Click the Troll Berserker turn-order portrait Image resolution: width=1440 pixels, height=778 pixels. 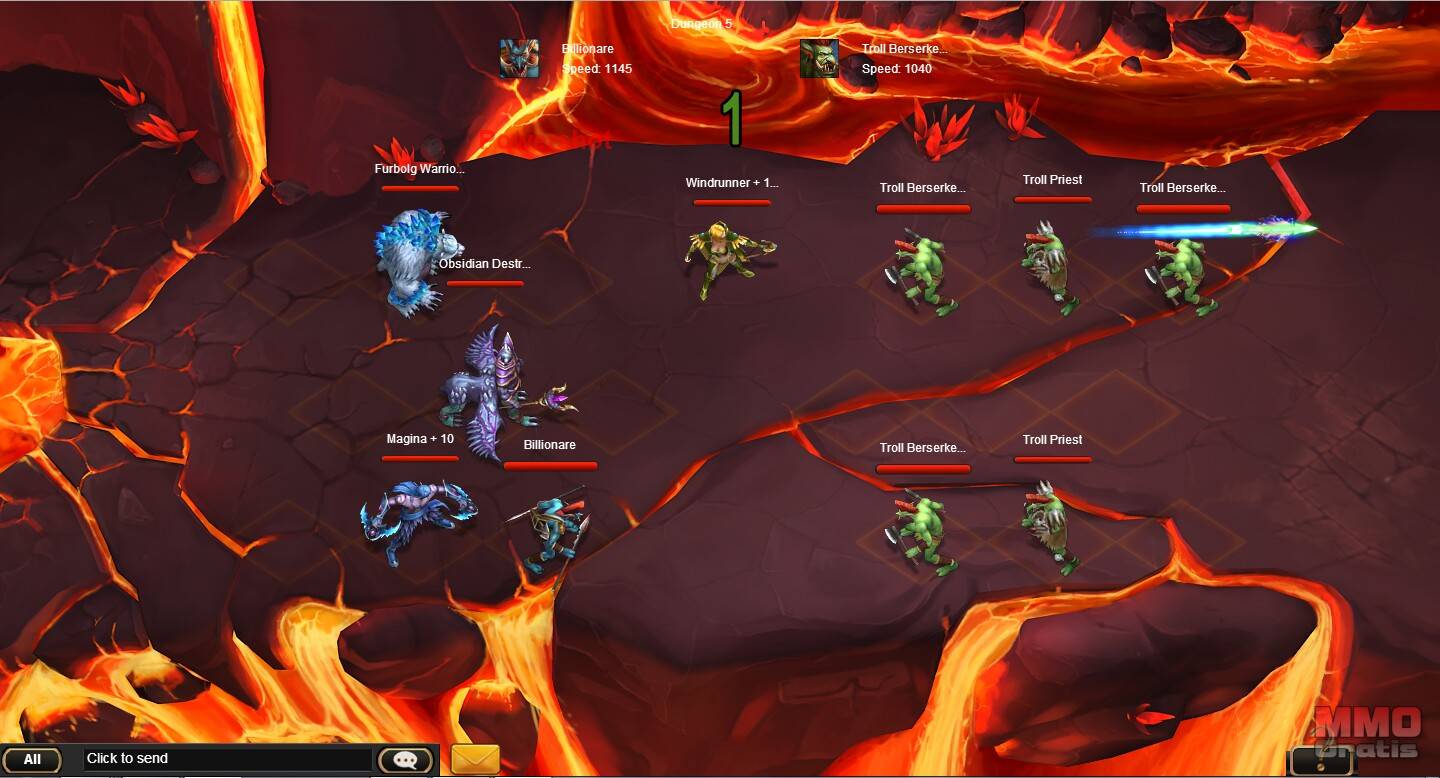pos(819,59)
